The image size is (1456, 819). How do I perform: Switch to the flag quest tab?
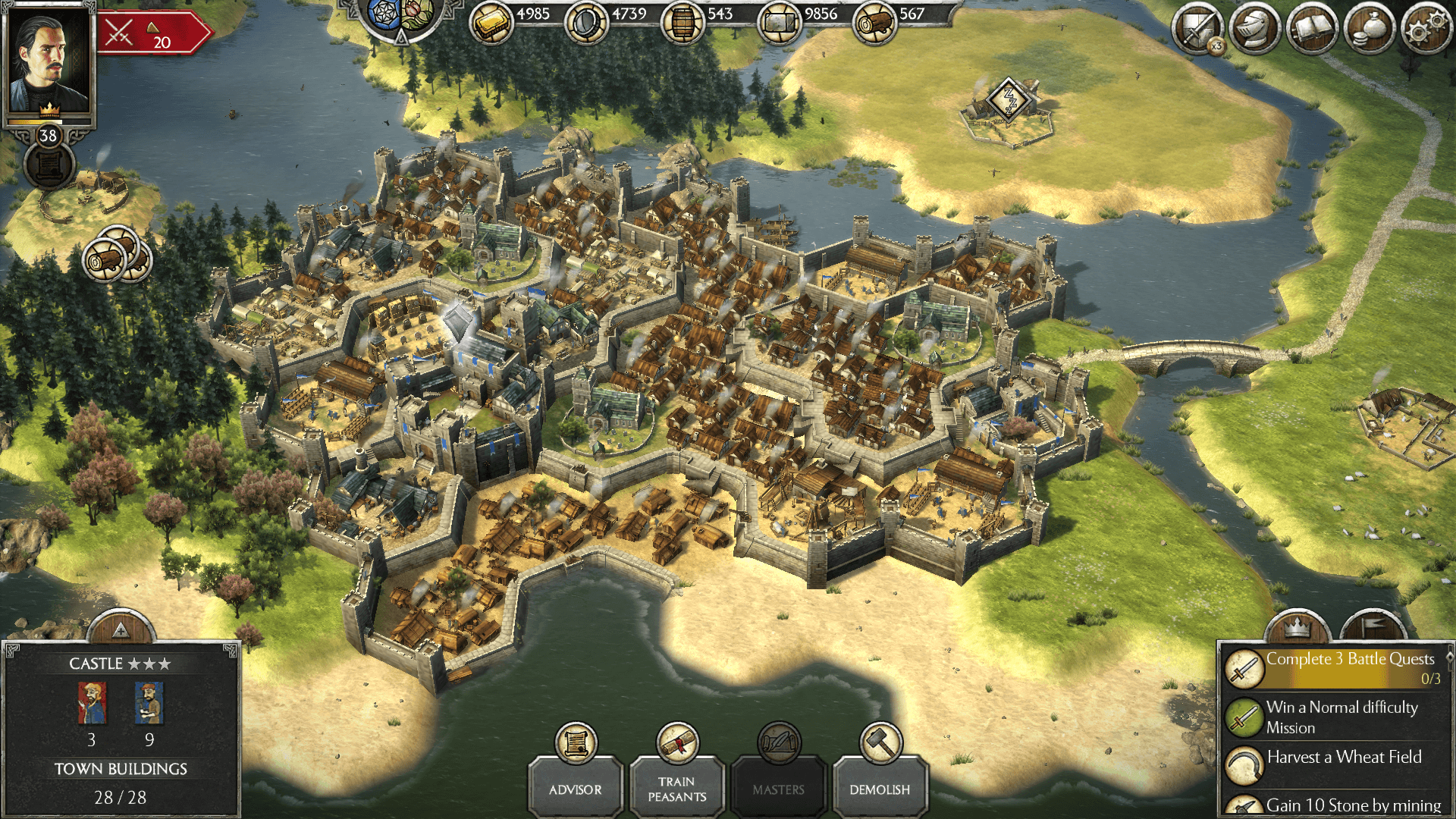click(x=1373, y=628)
